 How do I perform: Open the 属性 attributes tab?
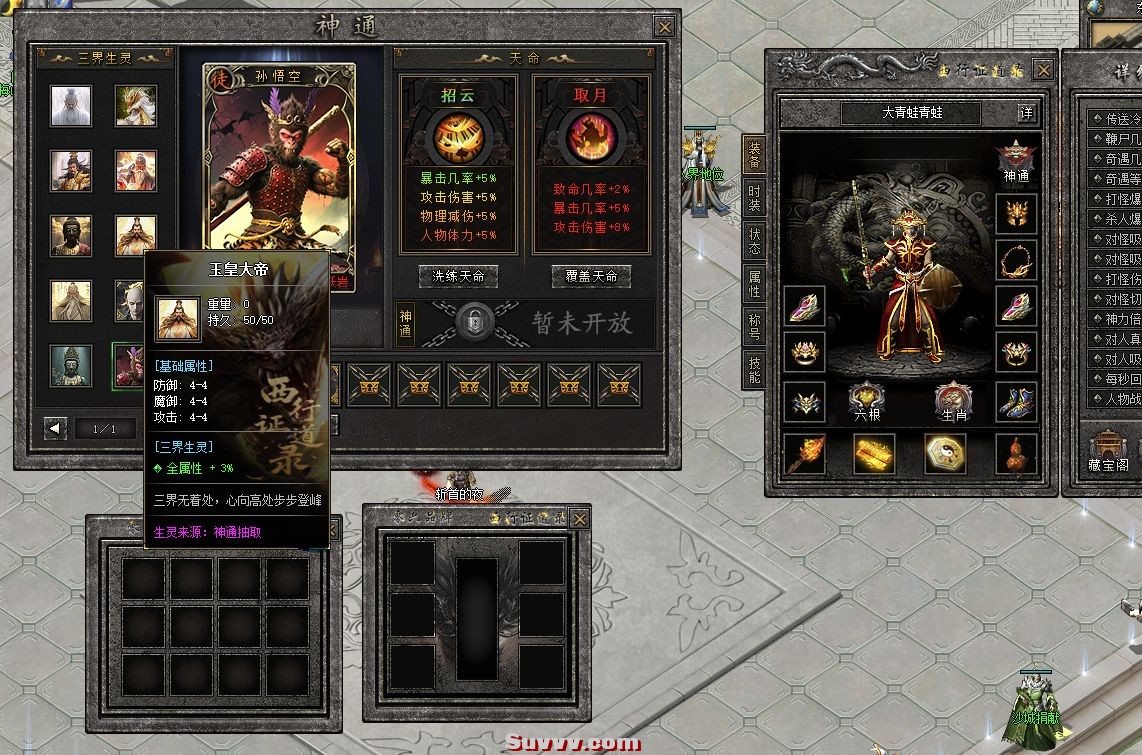coord(754,284)
